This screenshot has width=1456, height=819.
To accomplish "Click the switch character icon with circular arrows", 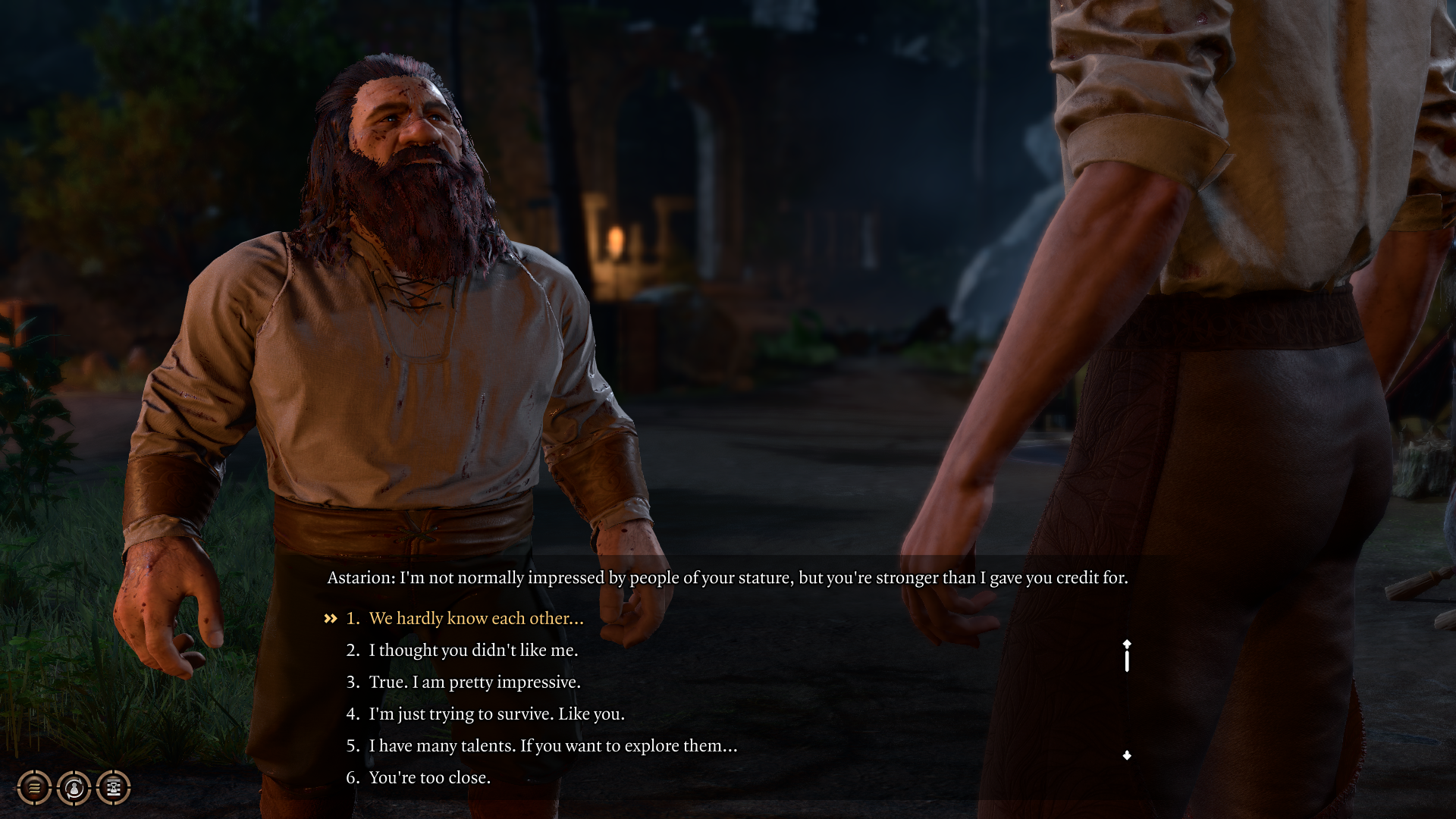I will tap(74, 788).
